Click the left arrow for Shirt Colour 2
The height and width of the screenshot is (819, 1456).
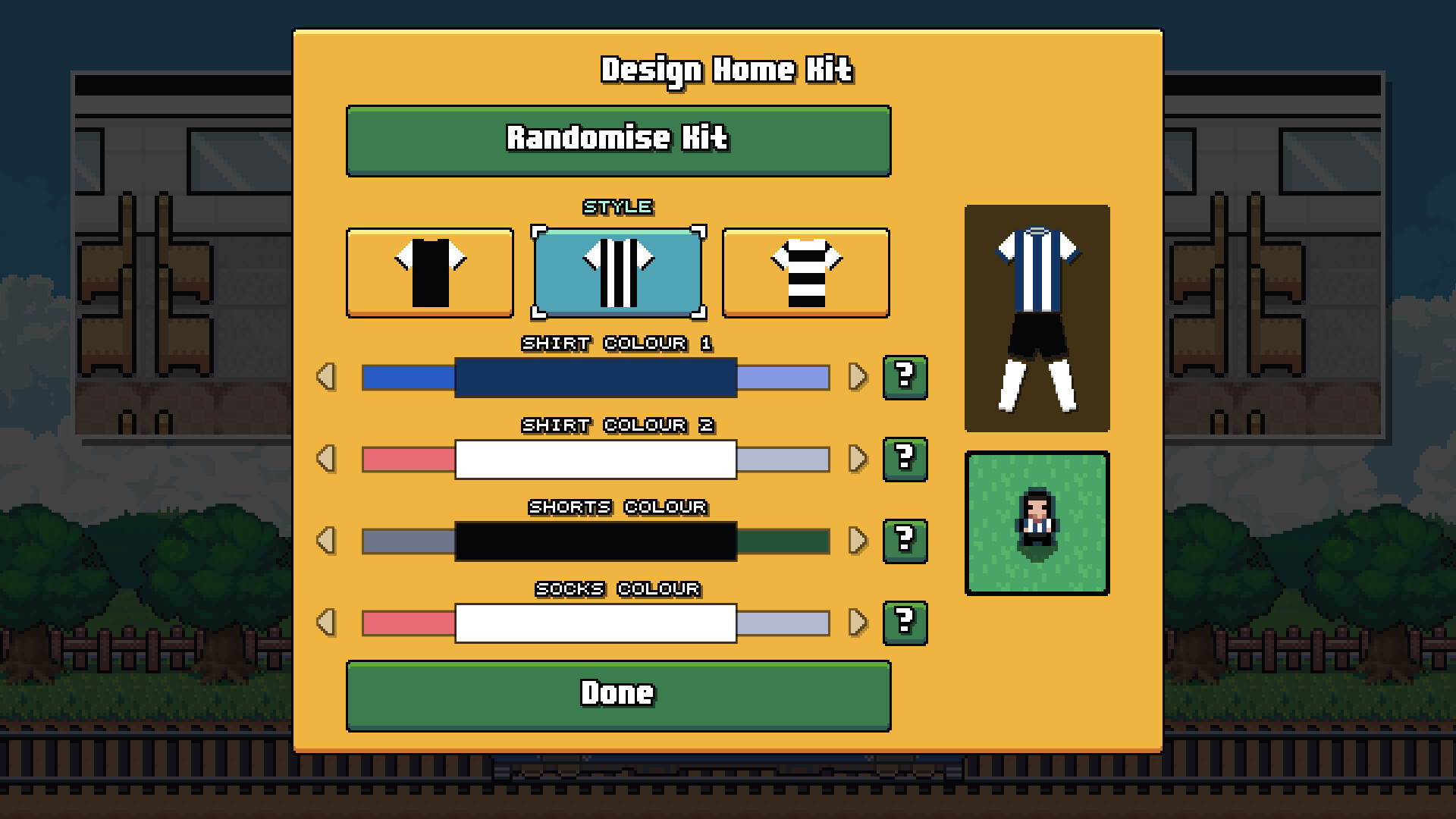pos(328,459)
